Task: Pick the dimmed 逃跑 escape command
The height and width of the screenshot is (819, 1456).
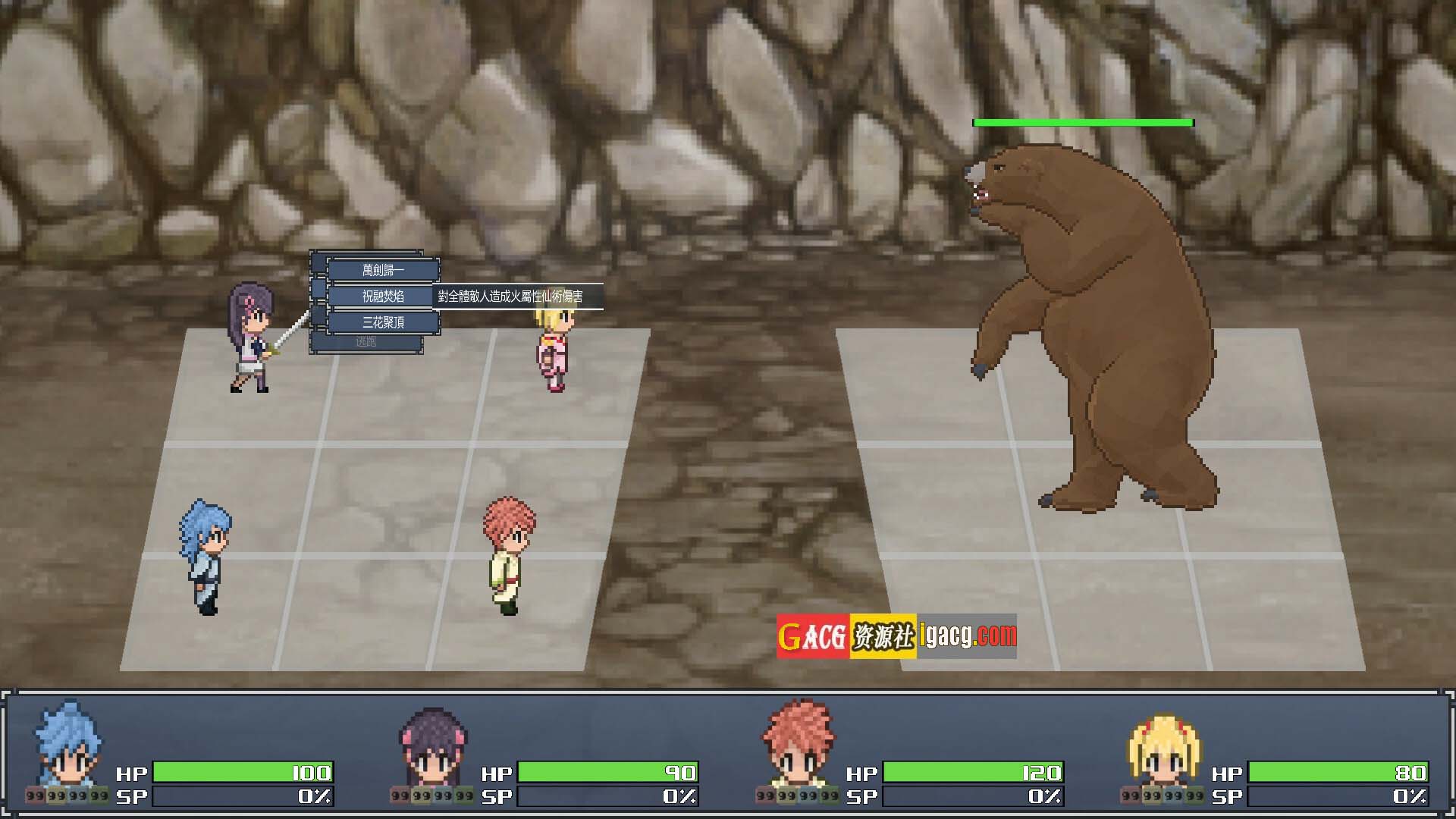Action: click(x=366, y=343)
